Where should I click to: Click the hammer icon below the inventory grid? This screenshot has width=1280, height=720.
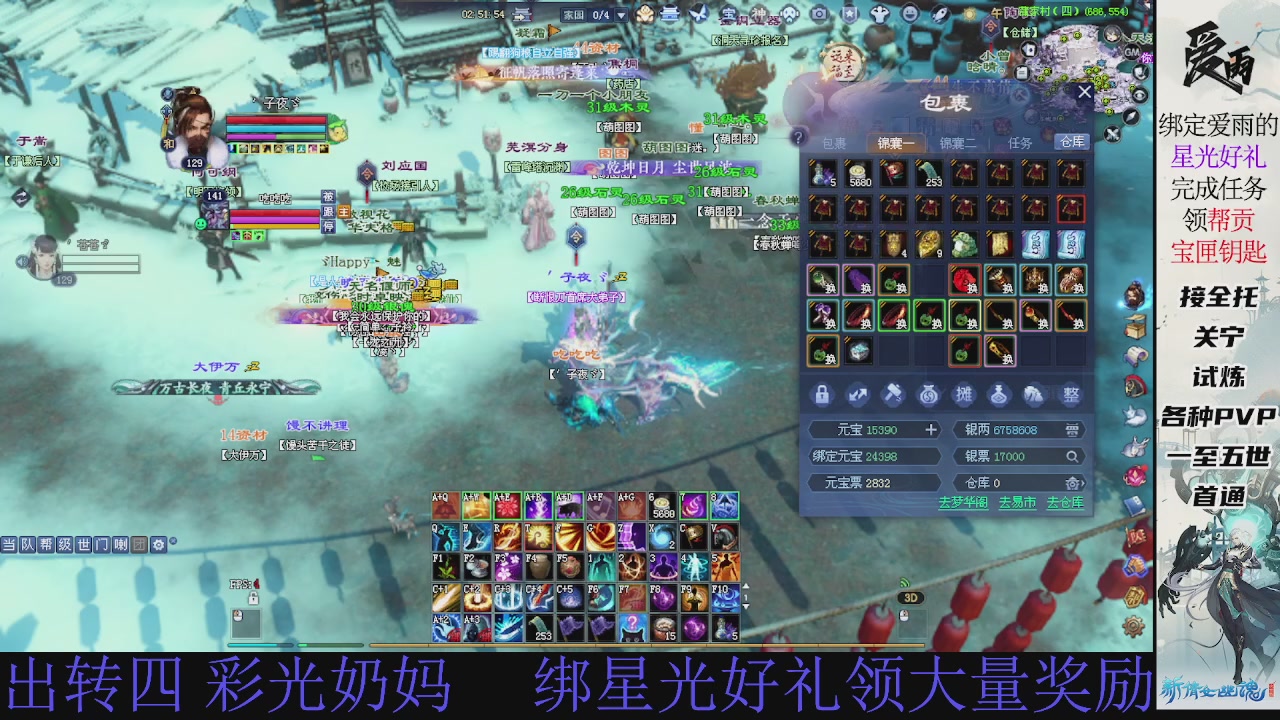tap(895, 395)
